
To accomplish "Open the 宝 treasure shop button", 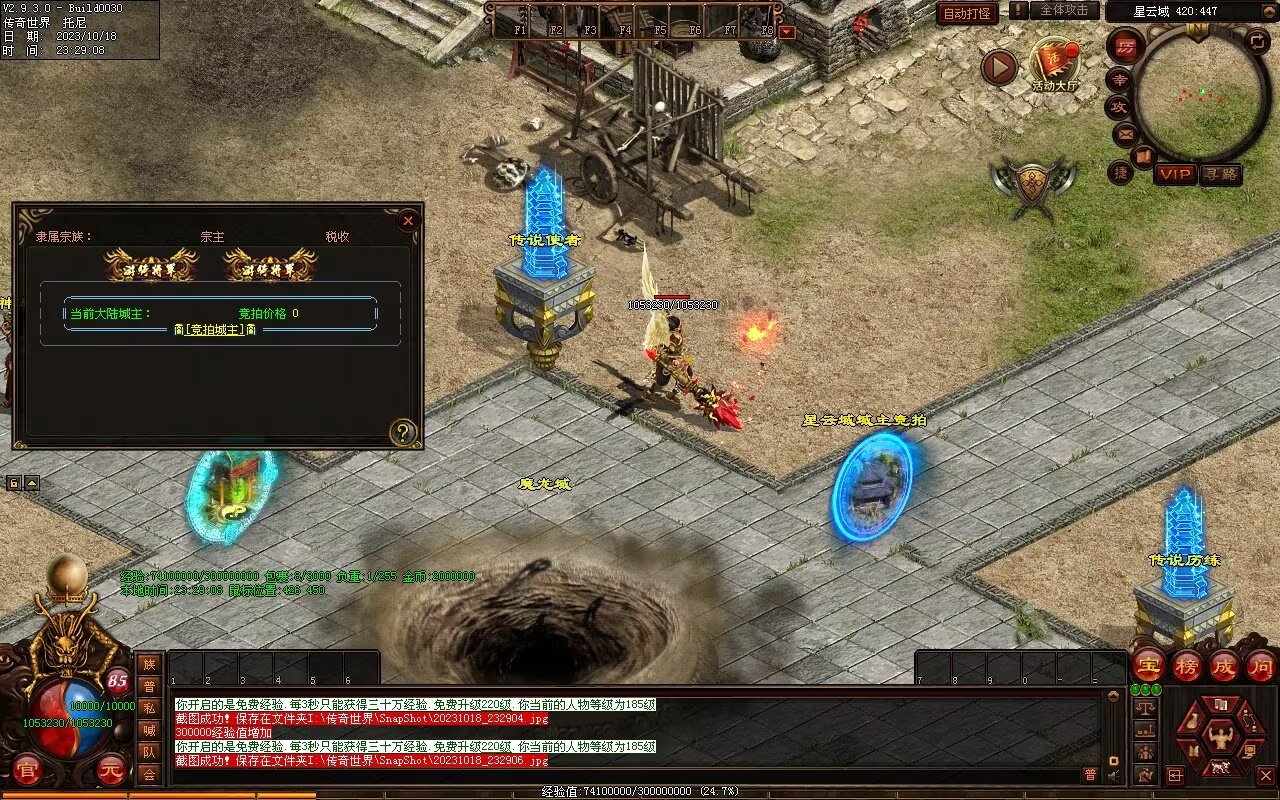I will [x=1148, y=665].
